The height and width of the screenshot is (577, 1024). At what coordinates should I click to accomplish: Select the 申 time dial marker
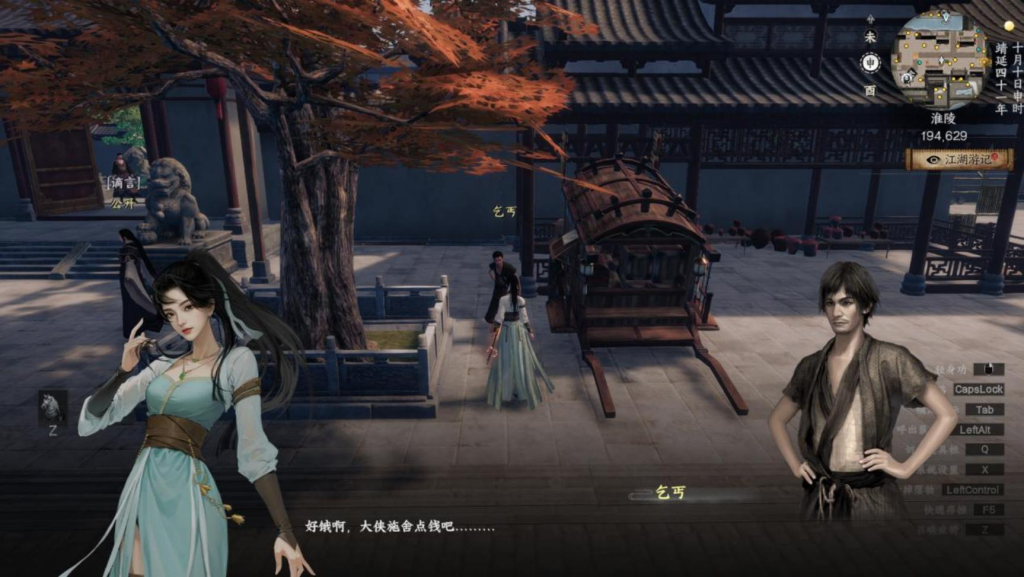click(x=870, y=62)
